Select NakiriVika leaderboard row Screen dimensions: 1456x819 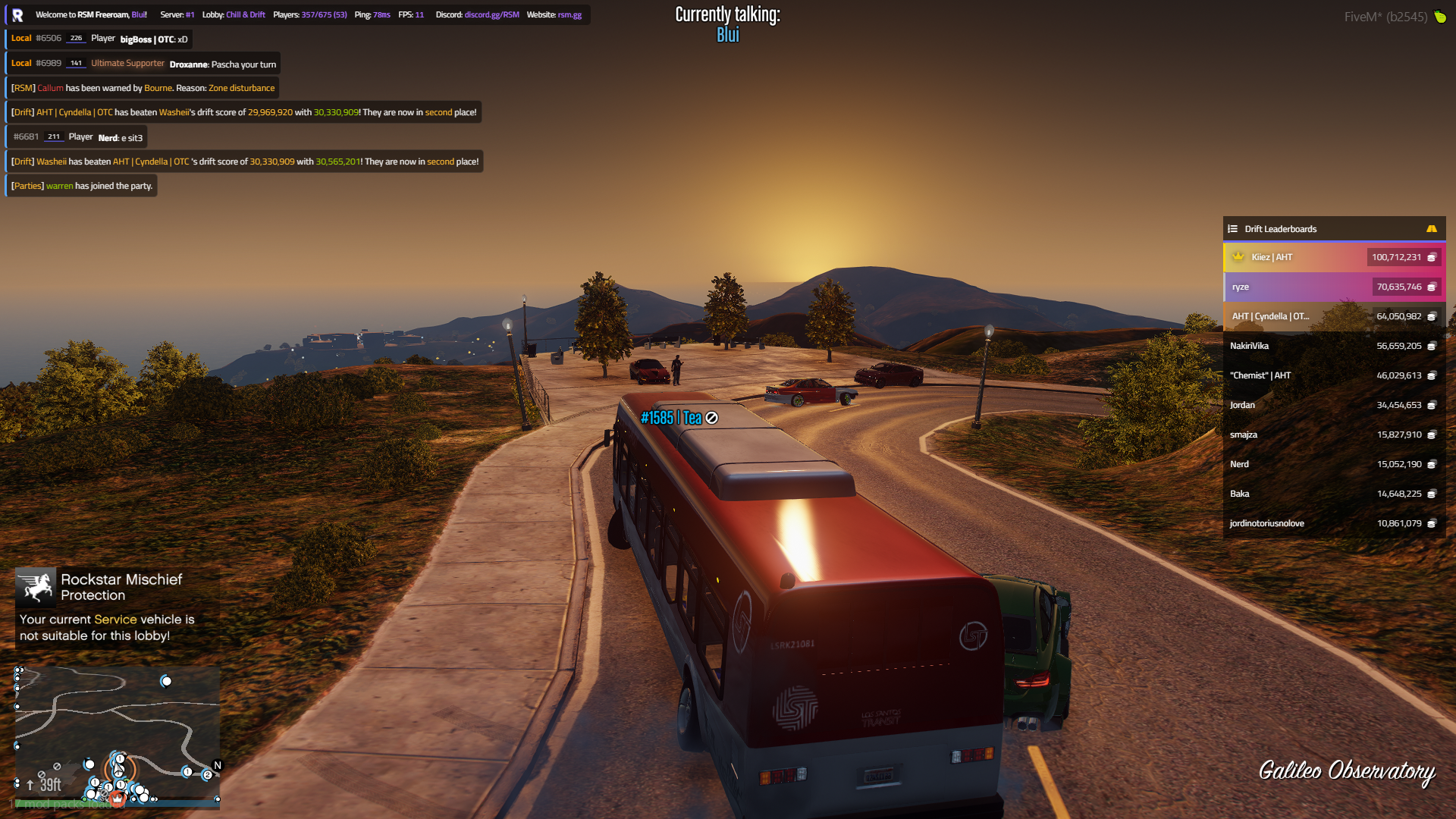pyautogui.click(x=1333, y=346)
